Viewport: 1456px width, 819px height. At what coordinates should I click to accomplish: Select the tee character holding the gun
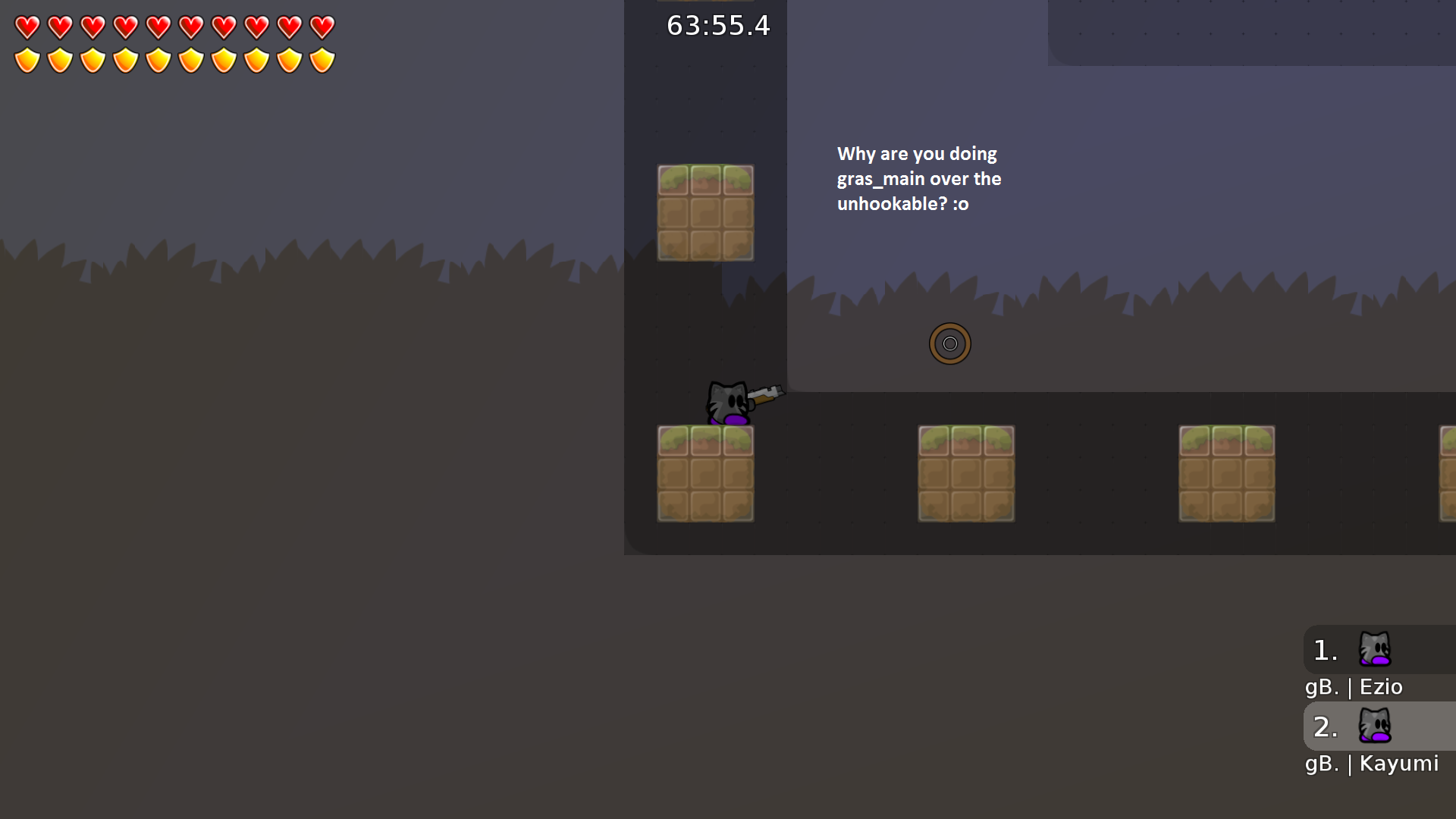coord(726,402)
